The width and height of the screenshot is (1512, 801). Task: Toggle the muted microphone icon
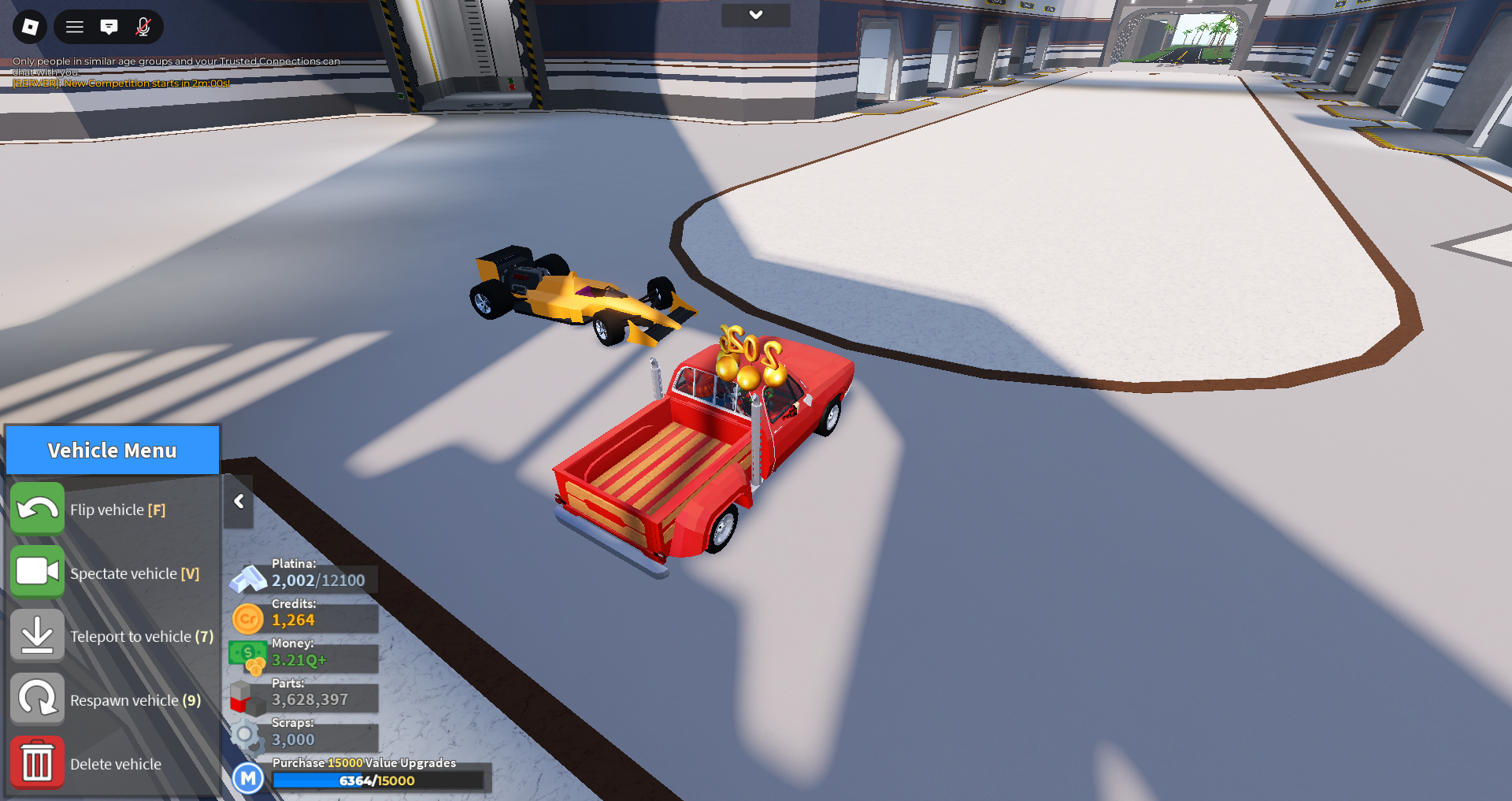coord(143,27)
